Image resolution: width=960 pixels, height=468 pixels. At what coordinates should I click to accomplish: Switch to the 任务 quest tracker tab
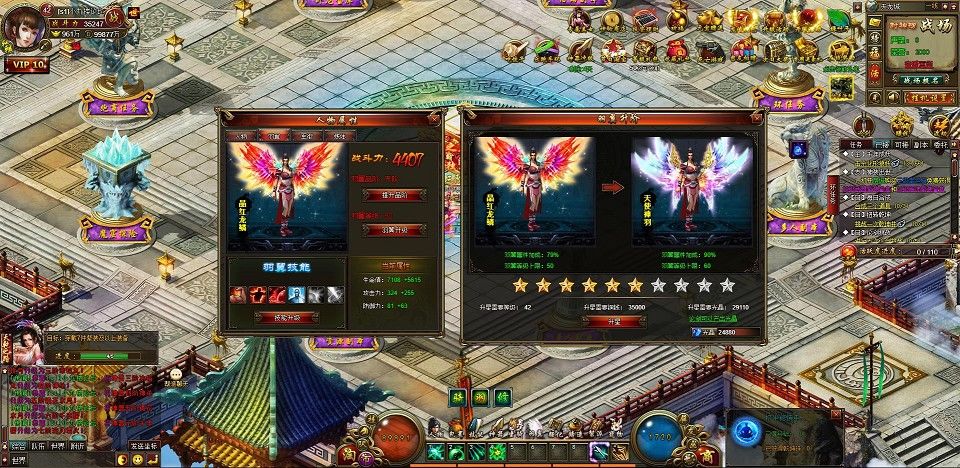click(x=856, y=144)
